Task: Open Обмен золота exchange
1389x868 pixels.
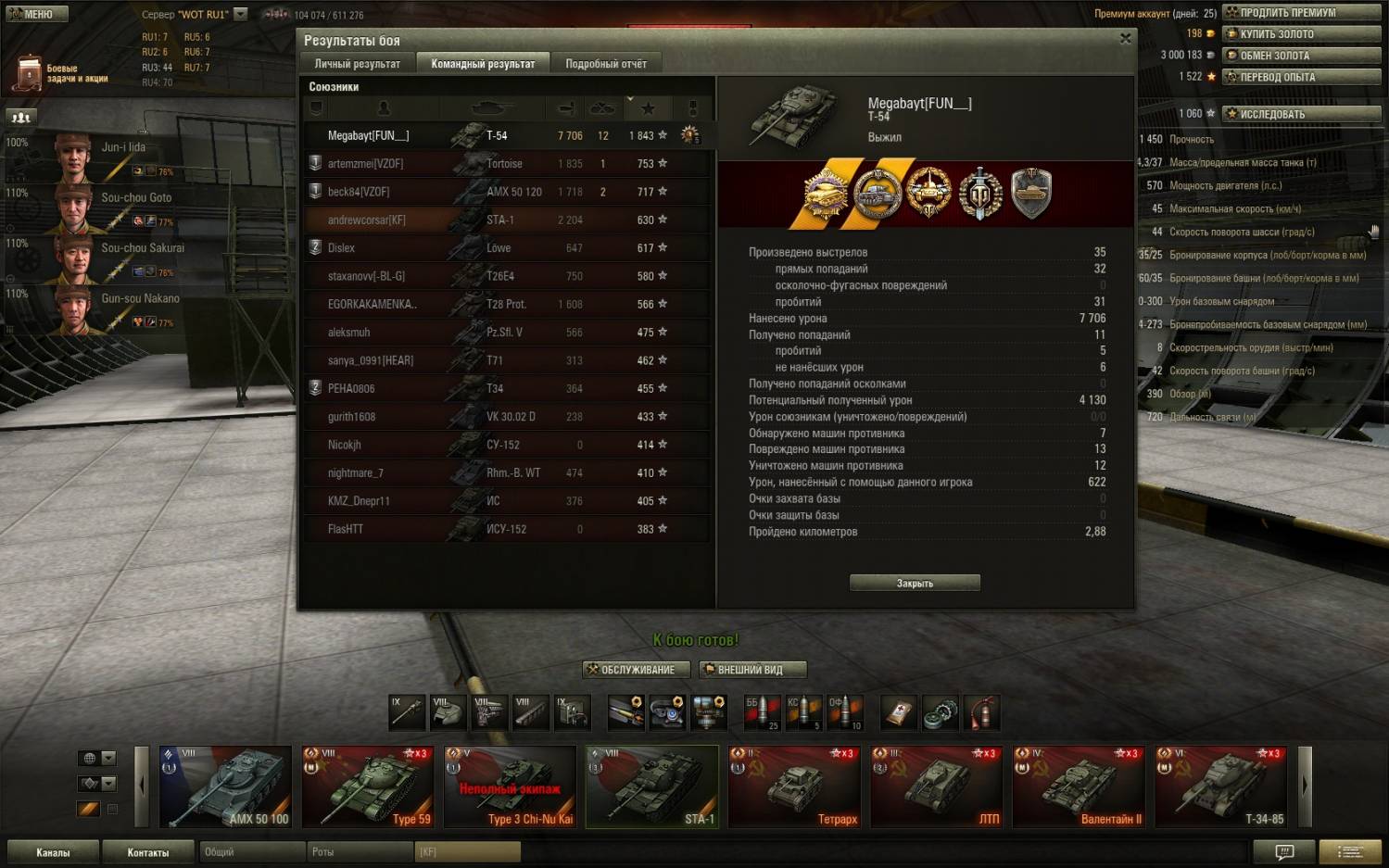Action: point(1301,56)
